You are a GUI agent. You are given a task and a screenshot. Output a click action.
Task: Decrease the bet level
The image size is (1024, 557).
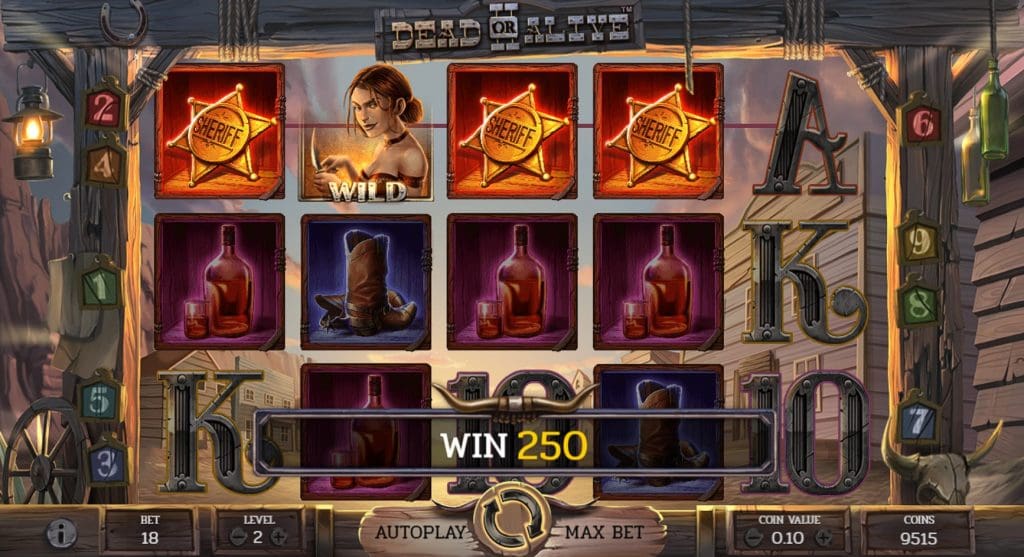click(x=238, y=536)
